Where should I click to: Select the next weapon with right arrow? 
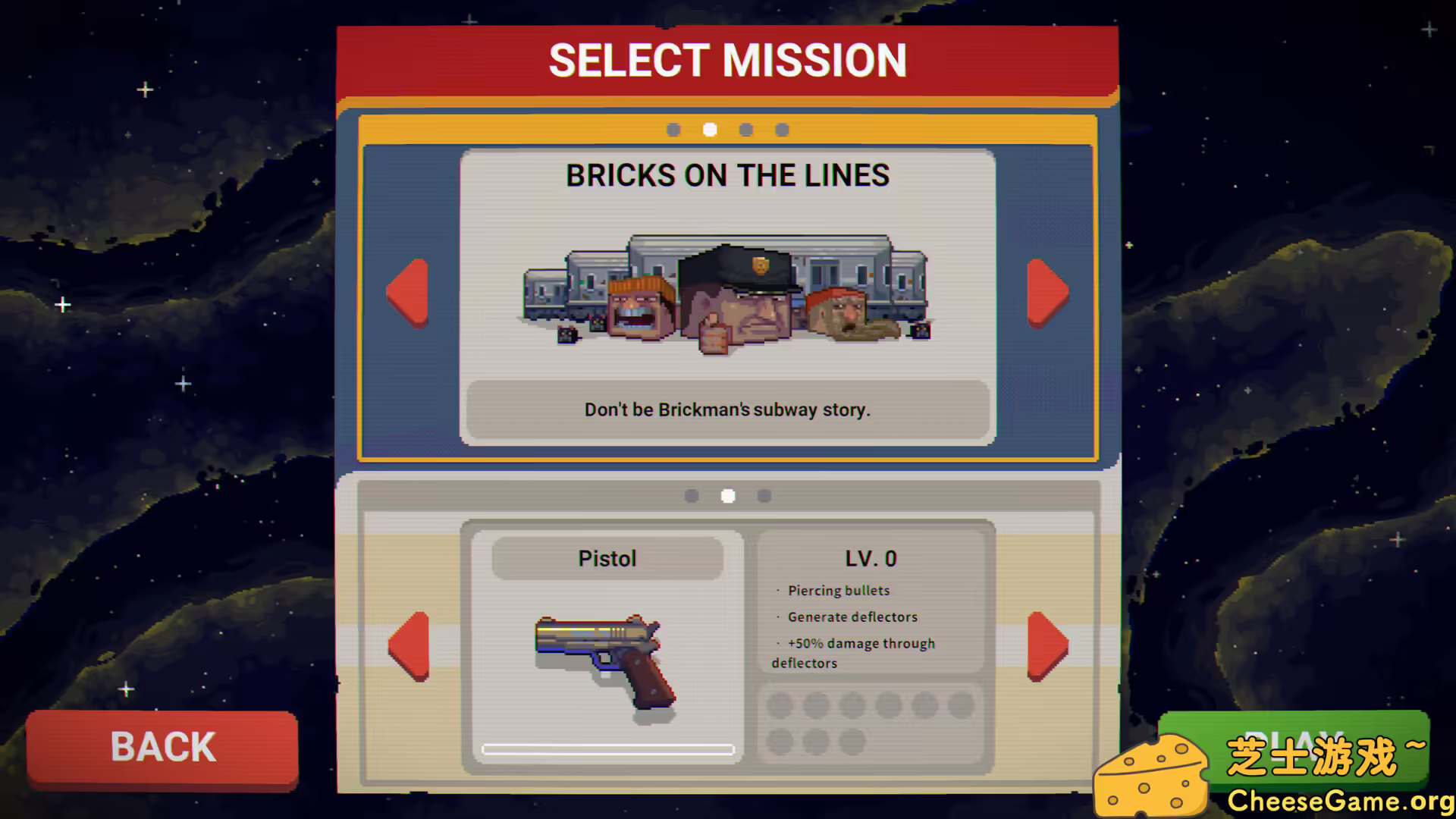pyautogui.click(x=1047, y=648)
